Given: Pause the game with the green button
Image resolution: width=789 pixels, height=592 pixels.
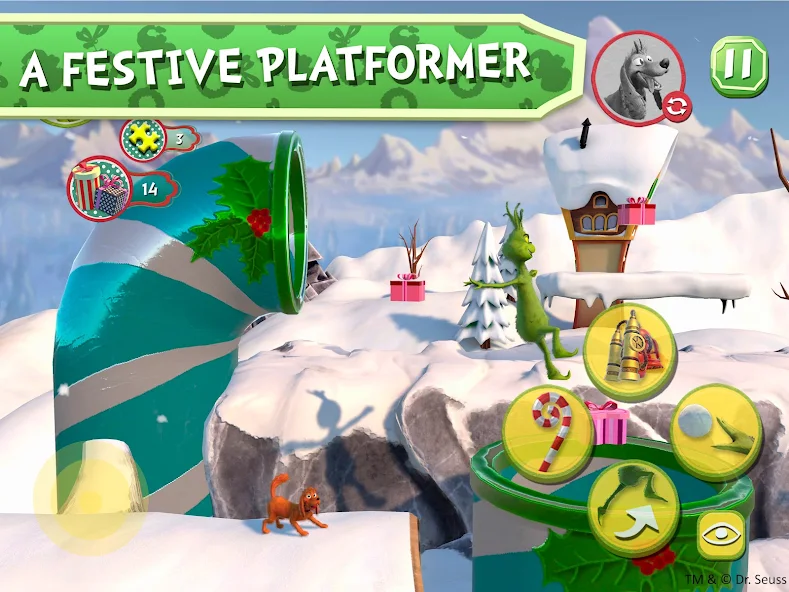Looking at the screenshot, I should click(738, 65).
